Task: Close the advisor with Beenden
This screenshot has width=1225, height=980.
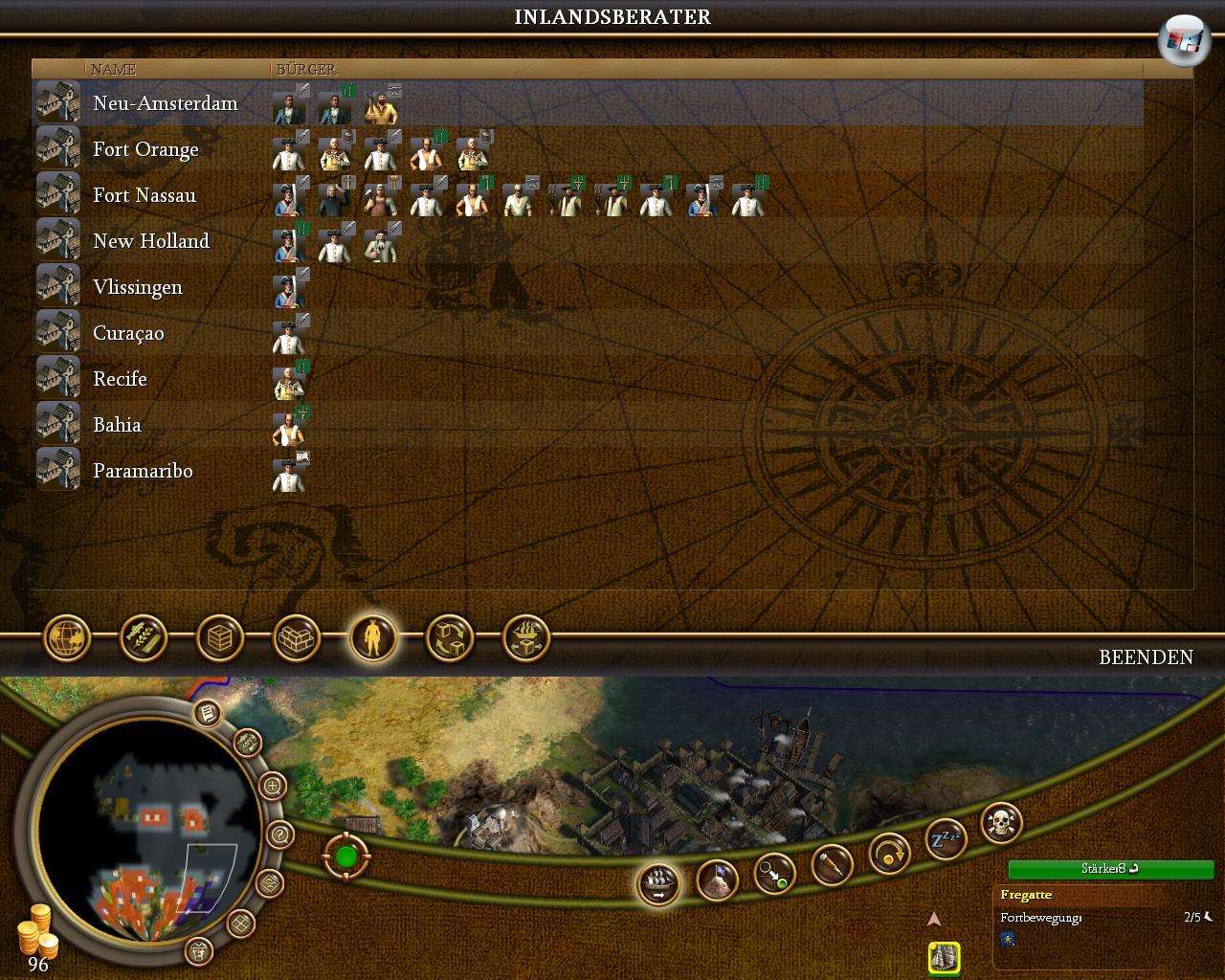Action: click(1146, 657)
